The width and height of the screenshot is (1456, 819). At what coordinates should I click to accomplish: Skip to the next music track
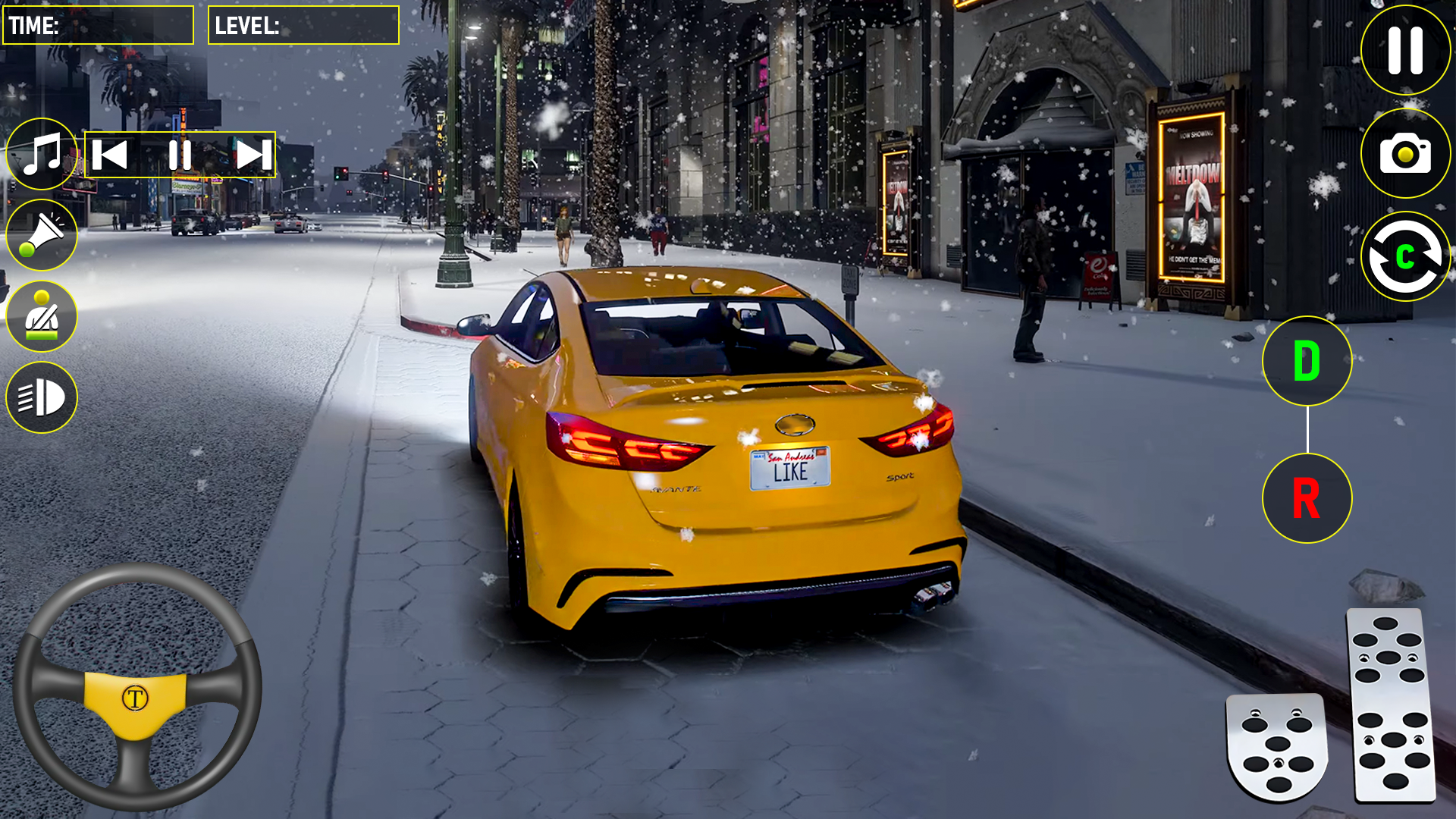pyautogui.click(x=253, y=155)
